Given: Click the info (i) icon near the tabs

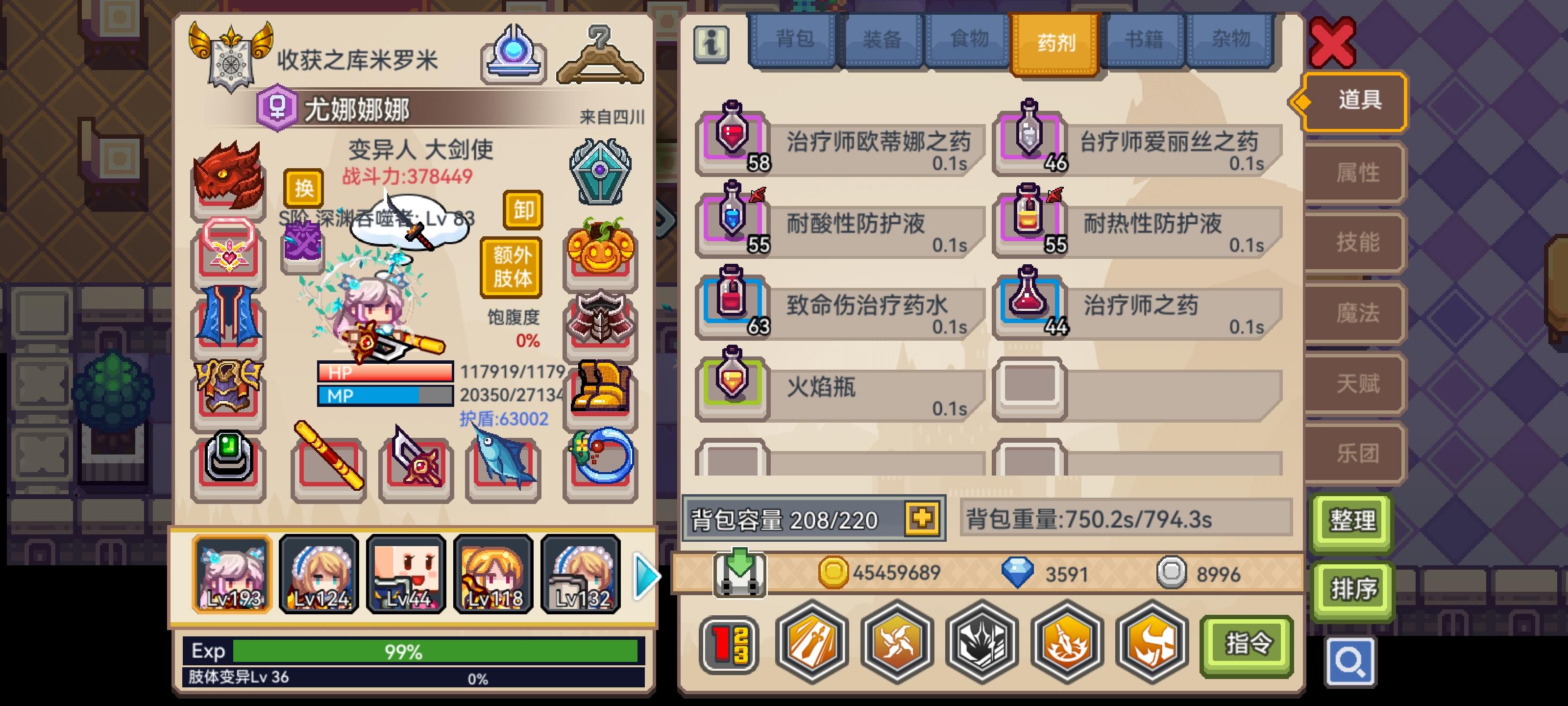Looking at the screenshot, I should click(x=711, y=43).
